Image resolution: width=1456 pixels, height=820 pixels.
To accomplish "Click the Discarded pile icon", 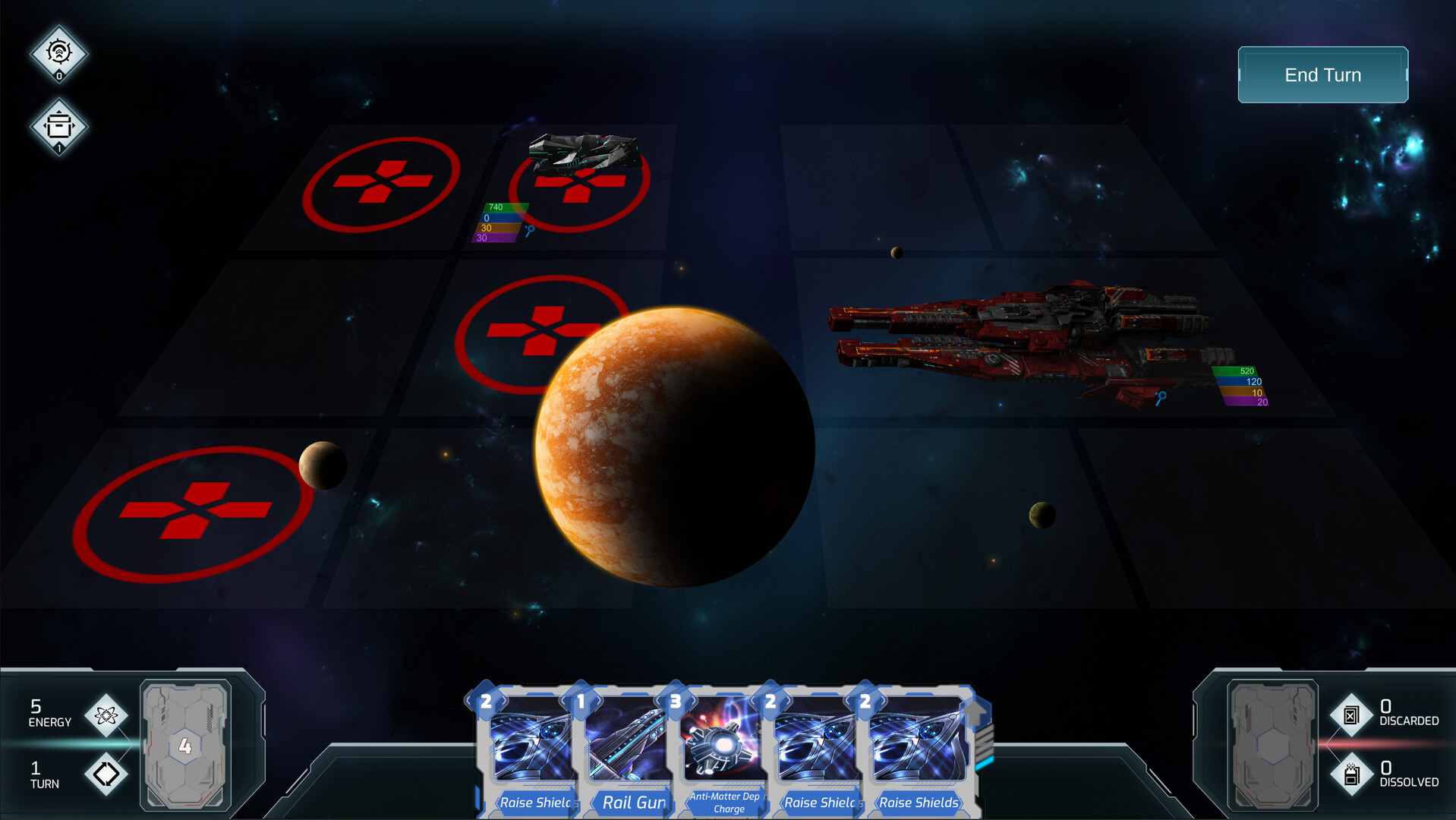I will point(1353,714).
